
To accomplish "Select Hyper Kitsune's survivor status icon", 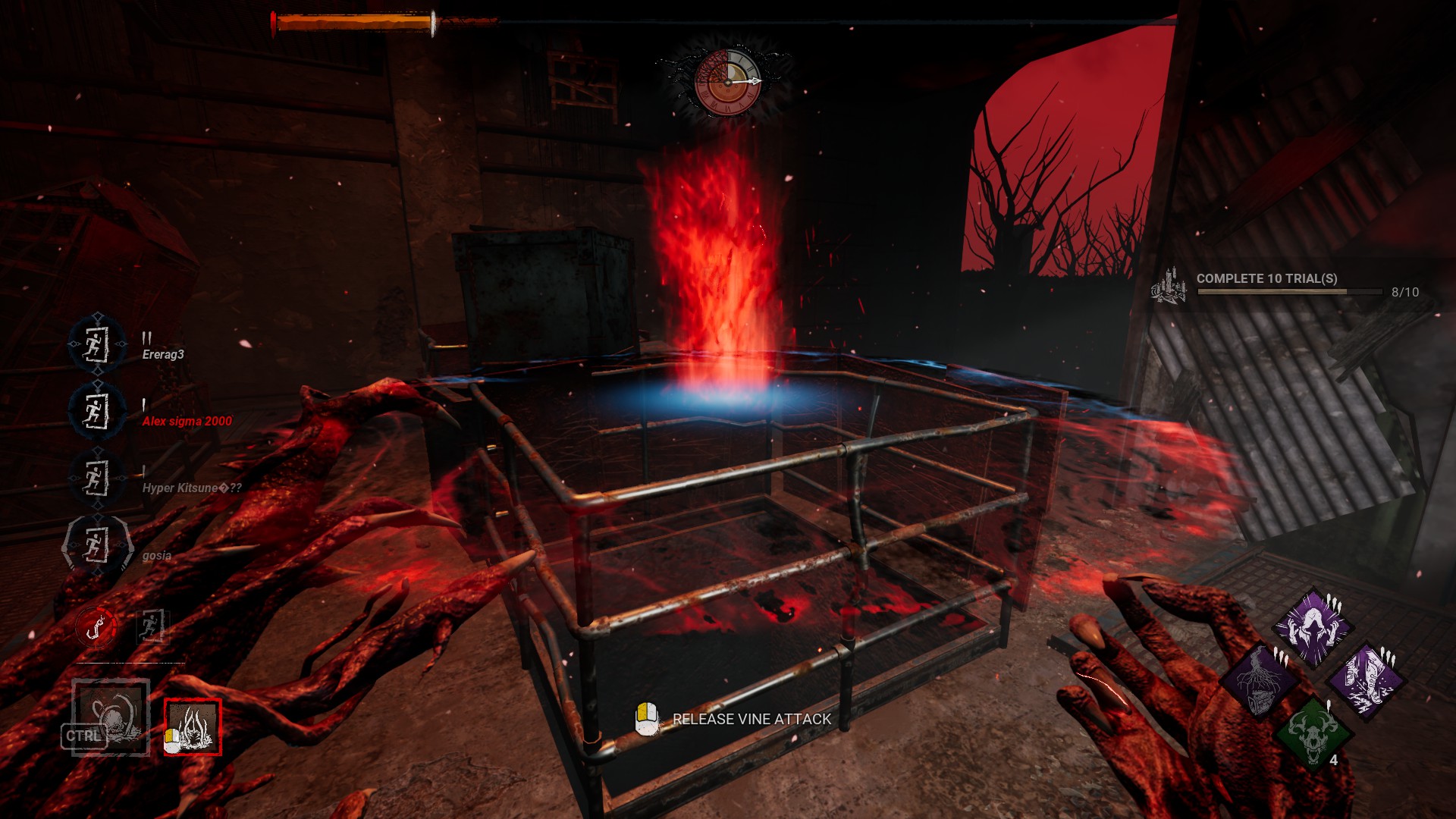I will pos(96,479).
